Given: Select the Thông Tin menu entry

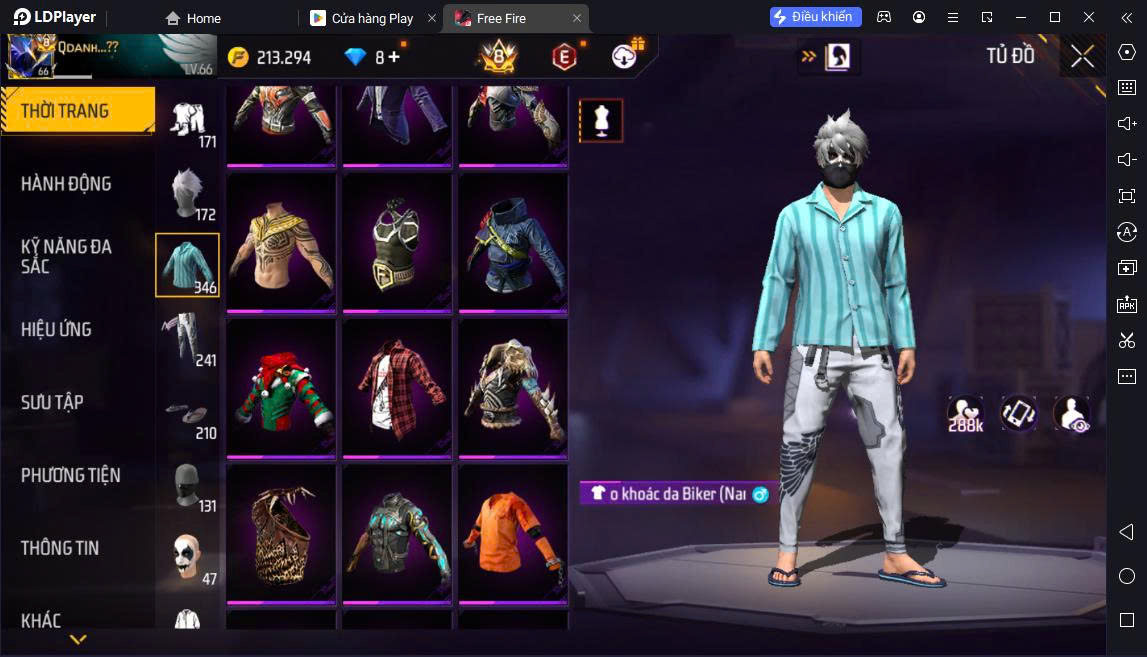Looking at the screenshot, I should pos(60,548).
